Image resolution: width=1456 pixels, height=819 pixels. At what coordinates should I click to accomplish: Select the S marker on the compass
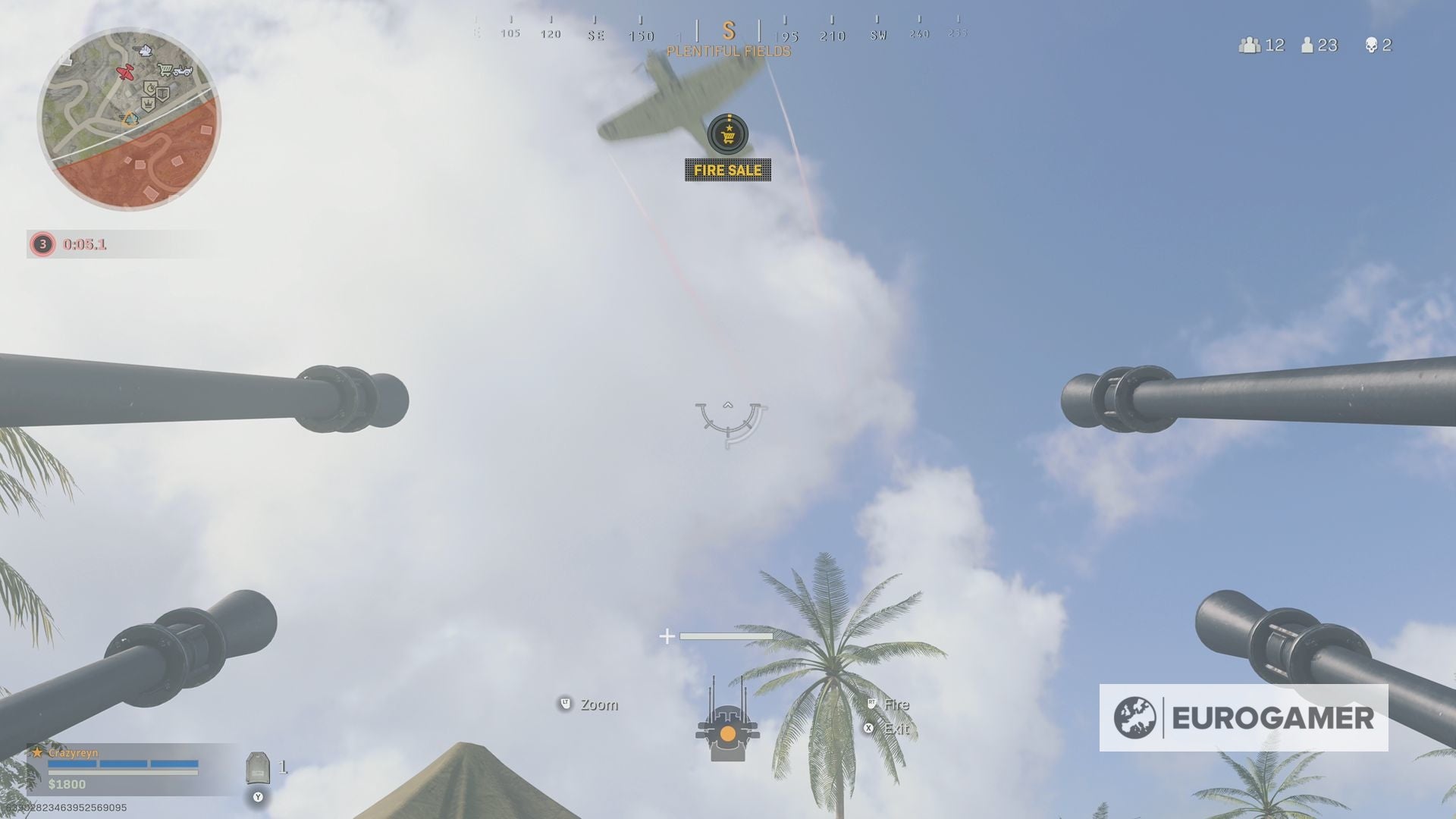coord(728,32)
